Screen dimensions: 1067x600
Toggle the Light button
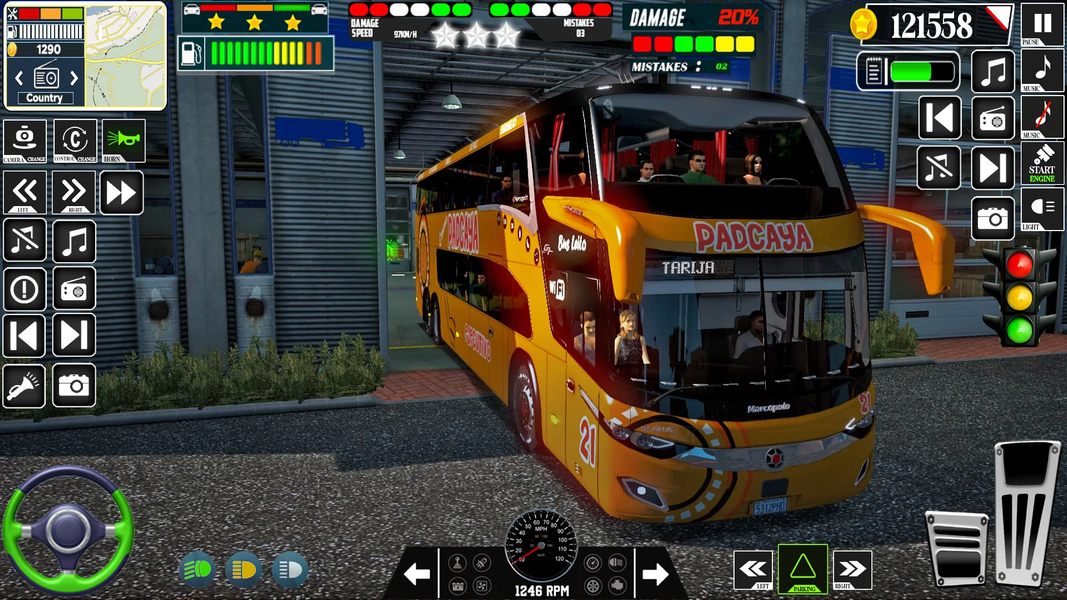[1042, 209]
